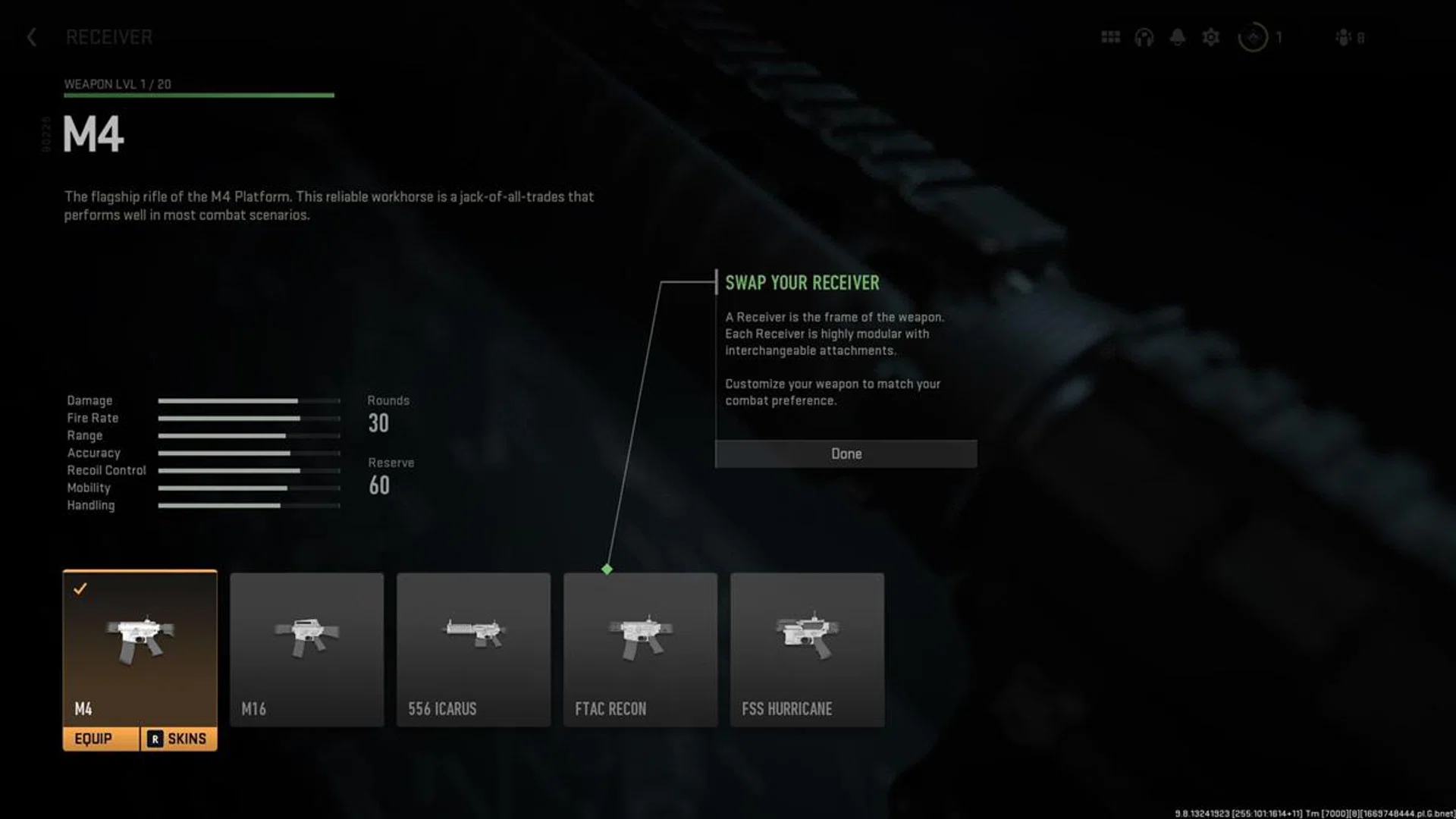
Task: Open settings with the gear icon
Action: pyautogui.click(x=1211, y=37)
